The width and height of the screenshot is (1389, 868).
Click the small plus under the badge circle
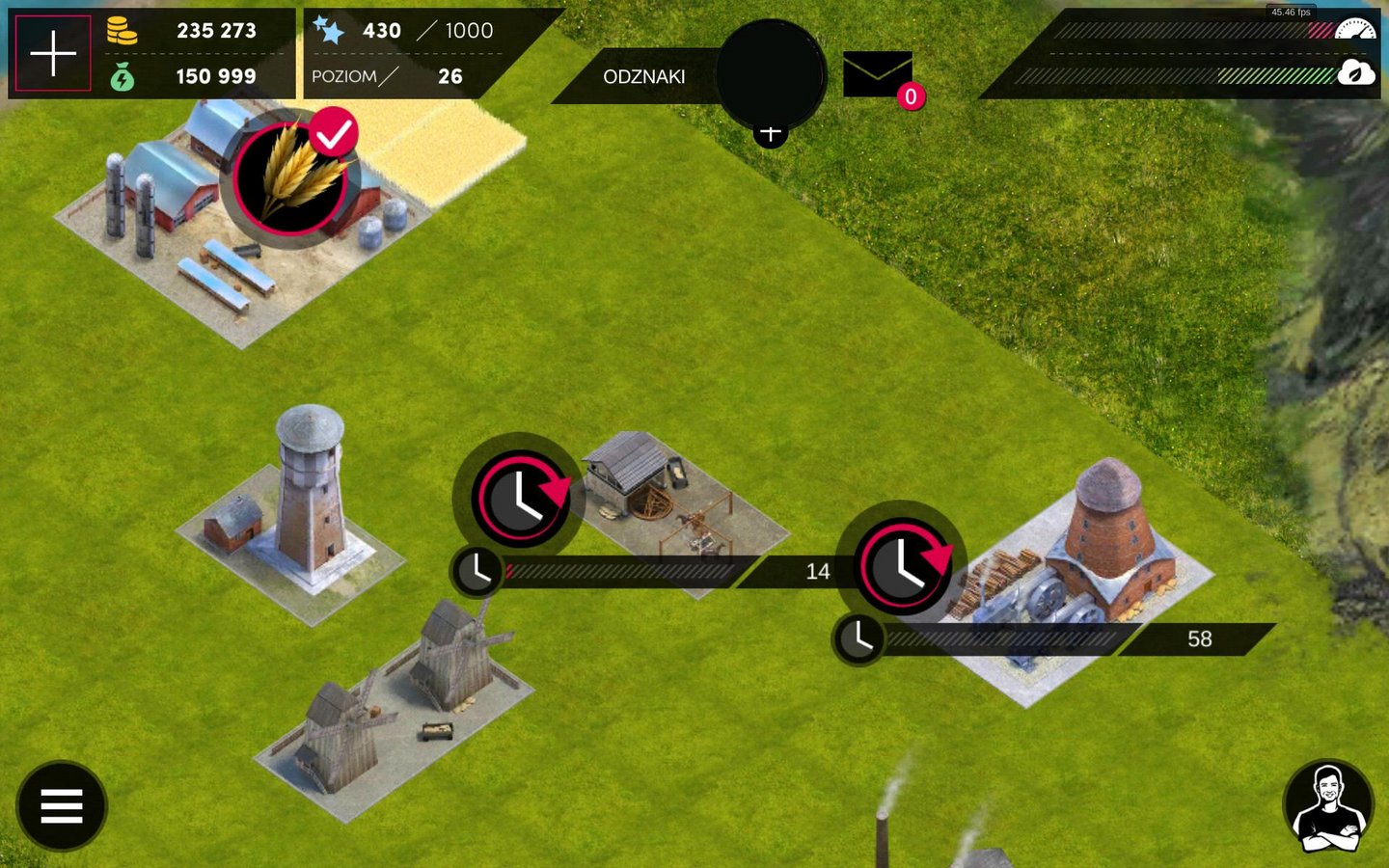pos(770,133)
